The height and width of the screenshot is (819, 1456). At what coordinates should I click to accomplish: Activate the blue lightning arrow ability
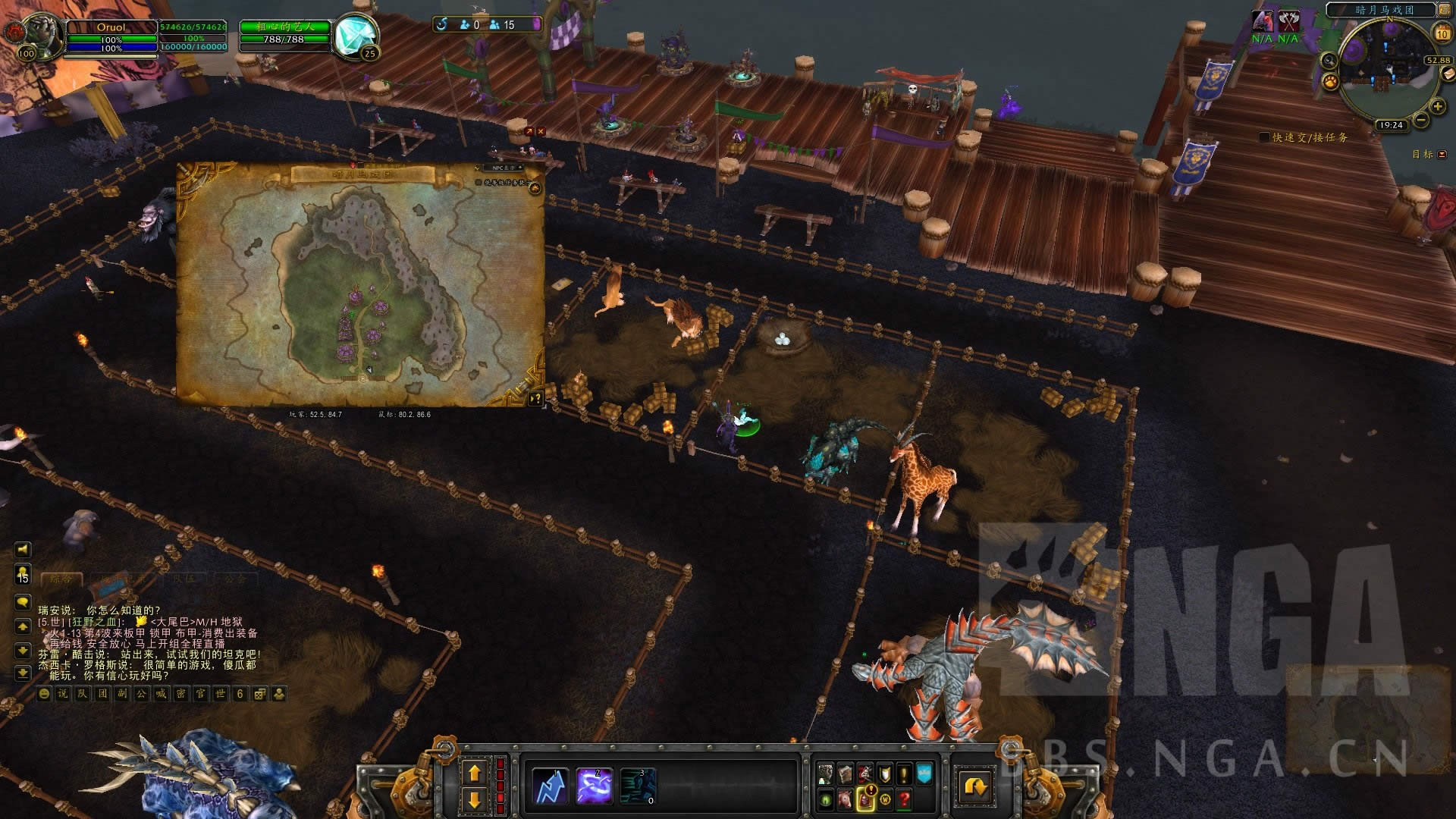[x=551, y=786]
